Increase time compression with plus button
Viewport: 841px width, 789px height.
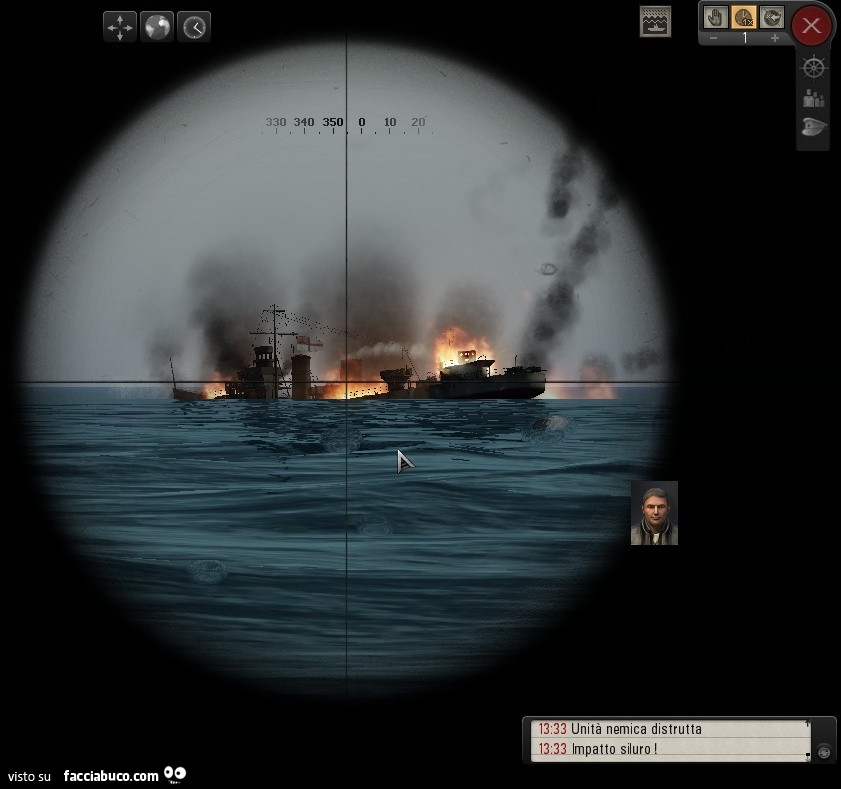tap(774, 38)
